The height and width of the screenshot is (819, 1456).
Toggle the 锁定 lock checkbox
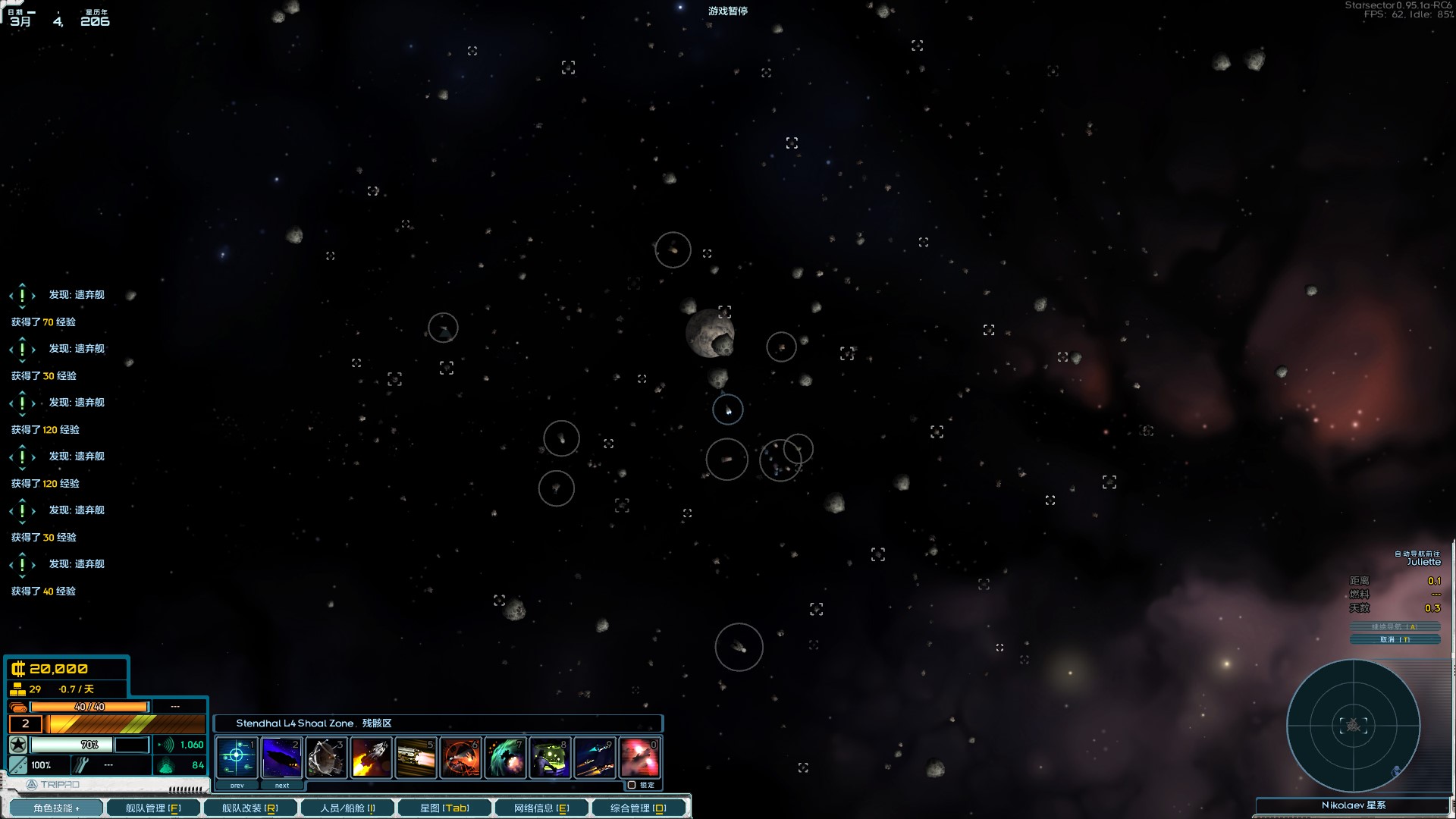click(x=632, y=785)
